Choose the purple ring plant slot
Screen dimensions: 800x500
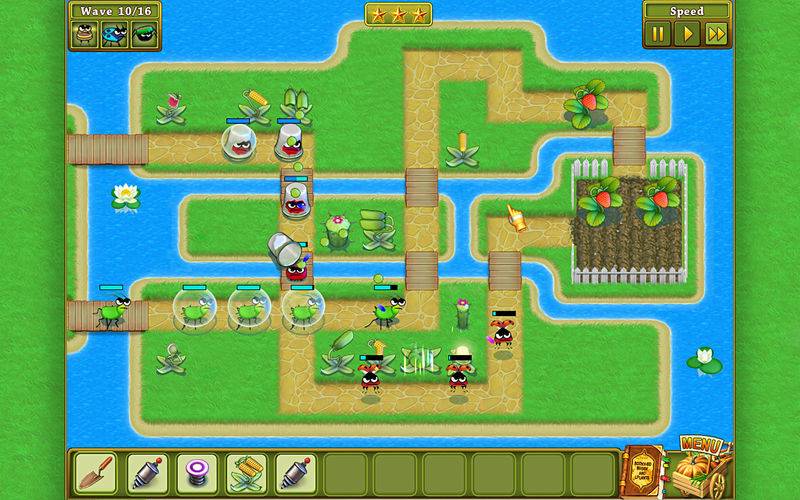pyautogui.click(x=196, y=471)
